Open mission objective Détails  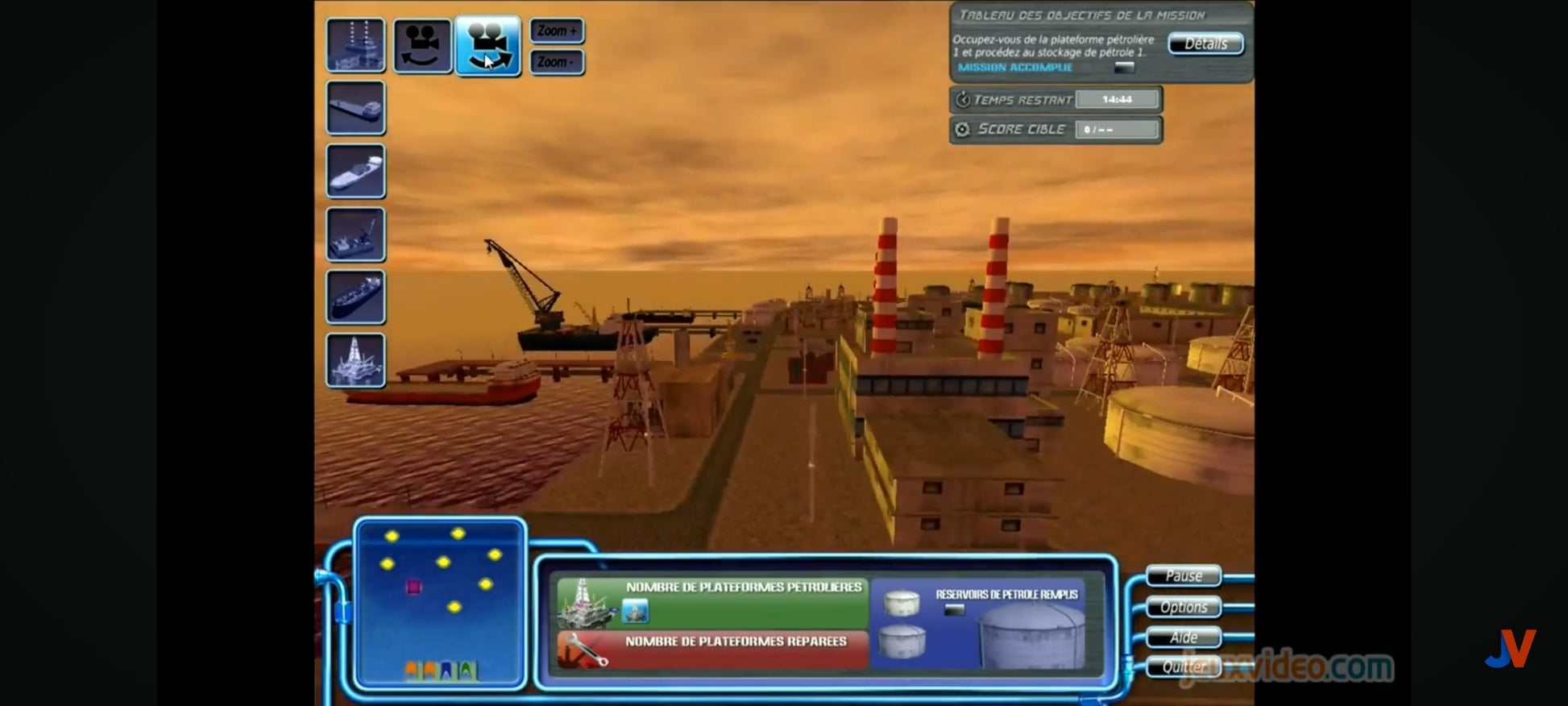[1205, 44]
